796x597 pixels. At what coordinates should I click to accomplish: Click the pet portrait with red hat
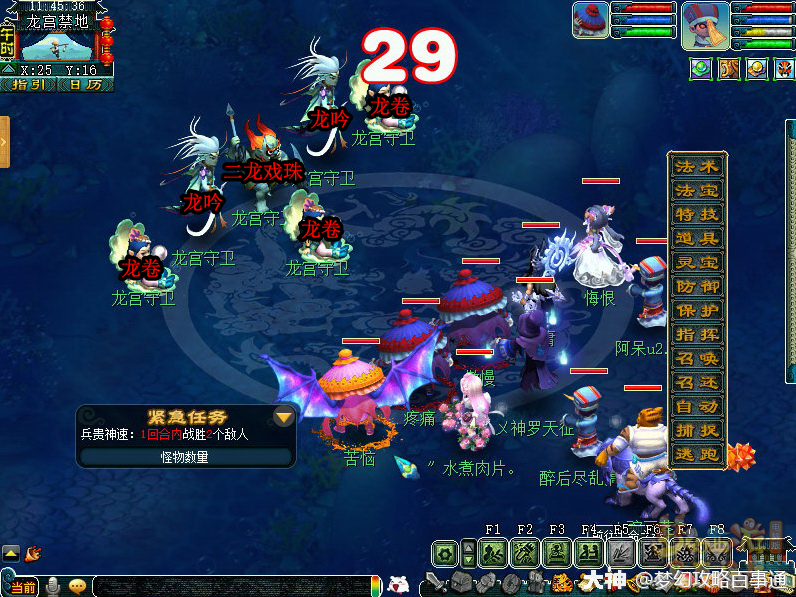point(590,20)
